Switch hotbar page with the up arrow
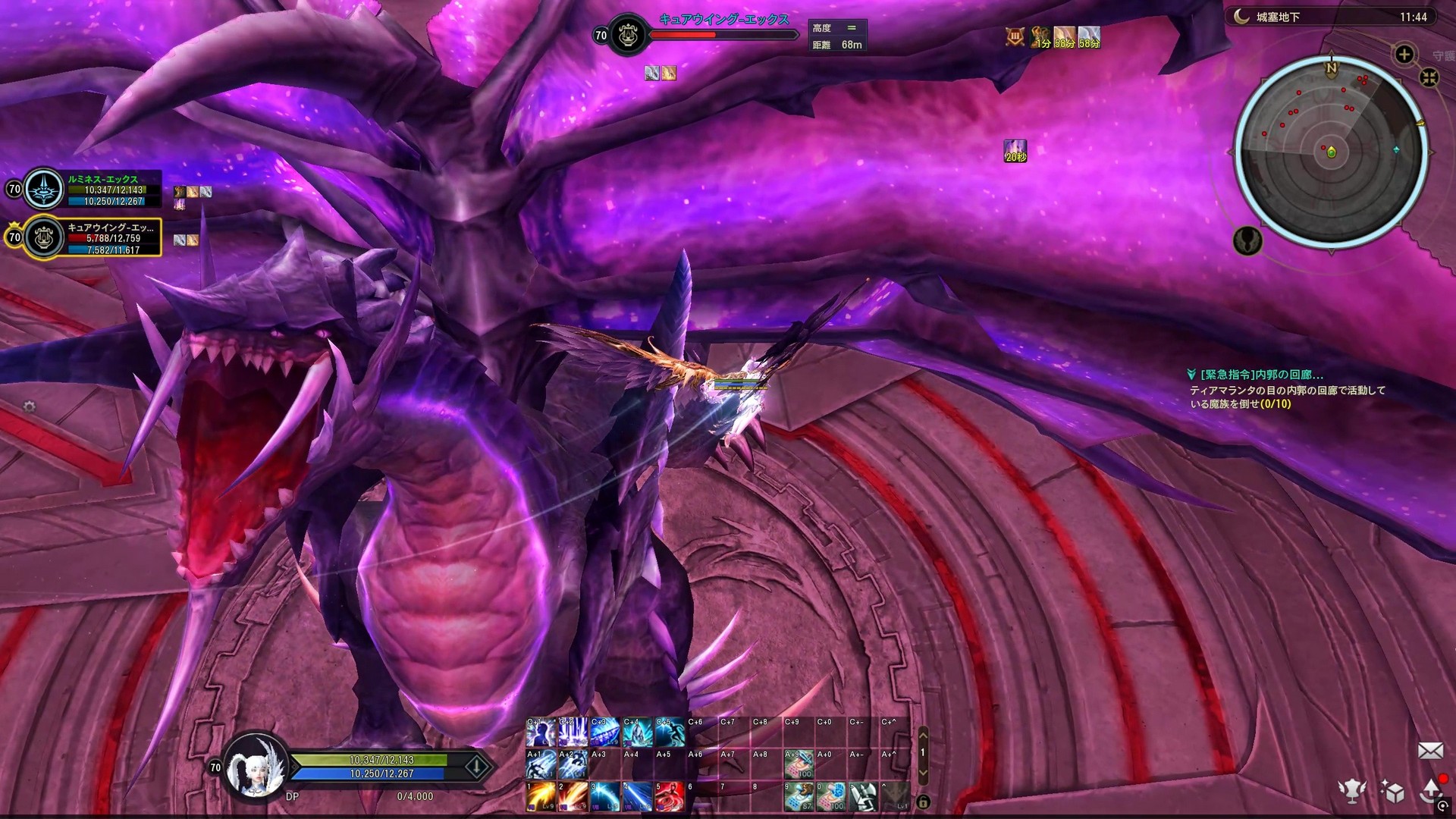Screen dimensions: 1456x819 coord(923,734)
